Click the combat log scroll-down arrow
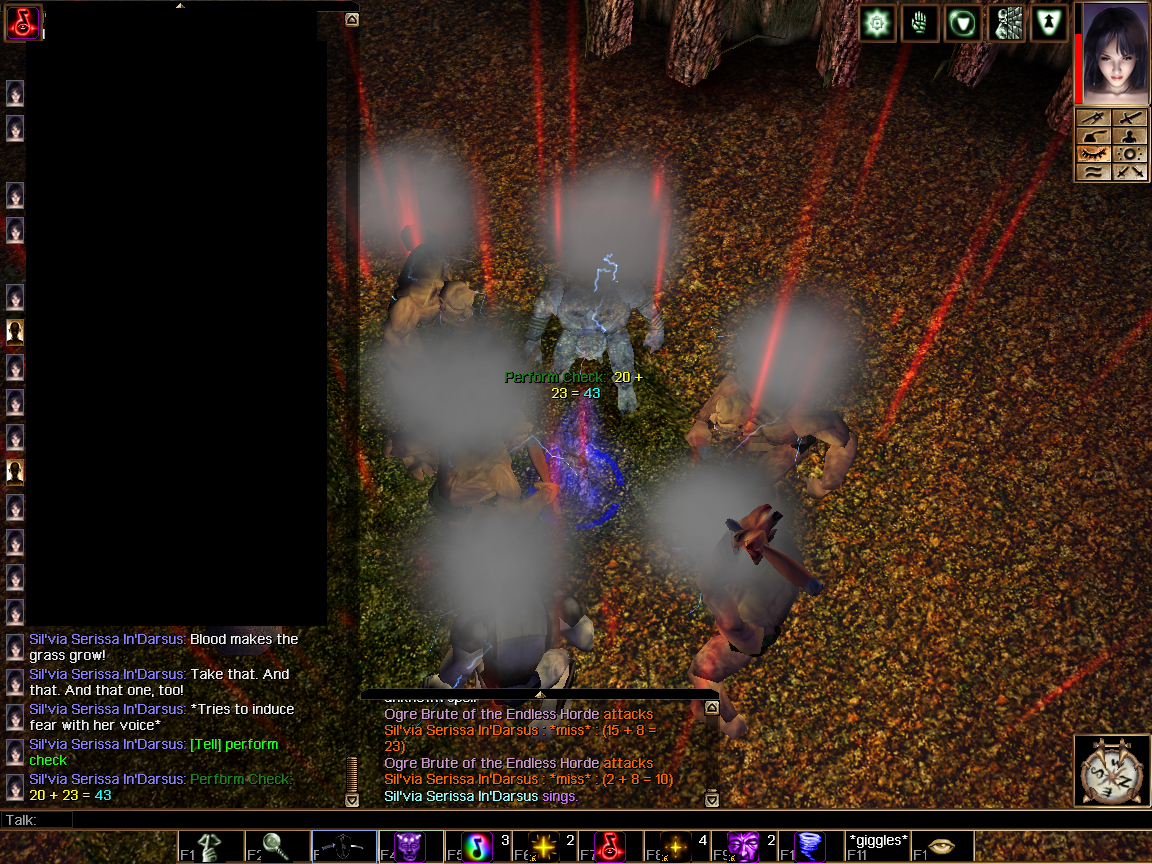 (x=712, y=799)
